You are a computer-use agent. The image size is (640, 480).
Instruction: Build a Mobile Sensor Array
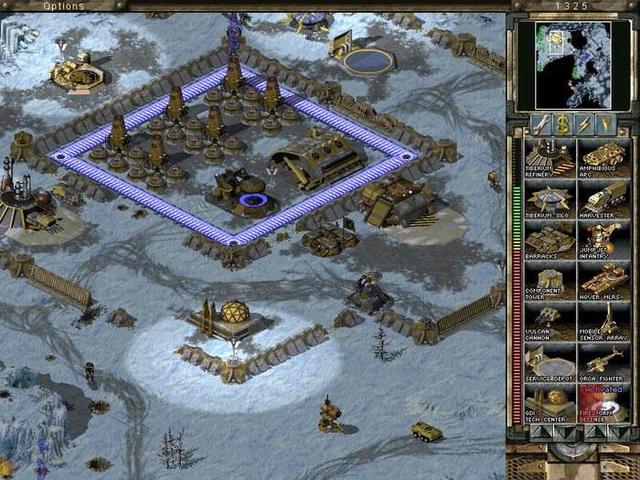click(604, 322)
